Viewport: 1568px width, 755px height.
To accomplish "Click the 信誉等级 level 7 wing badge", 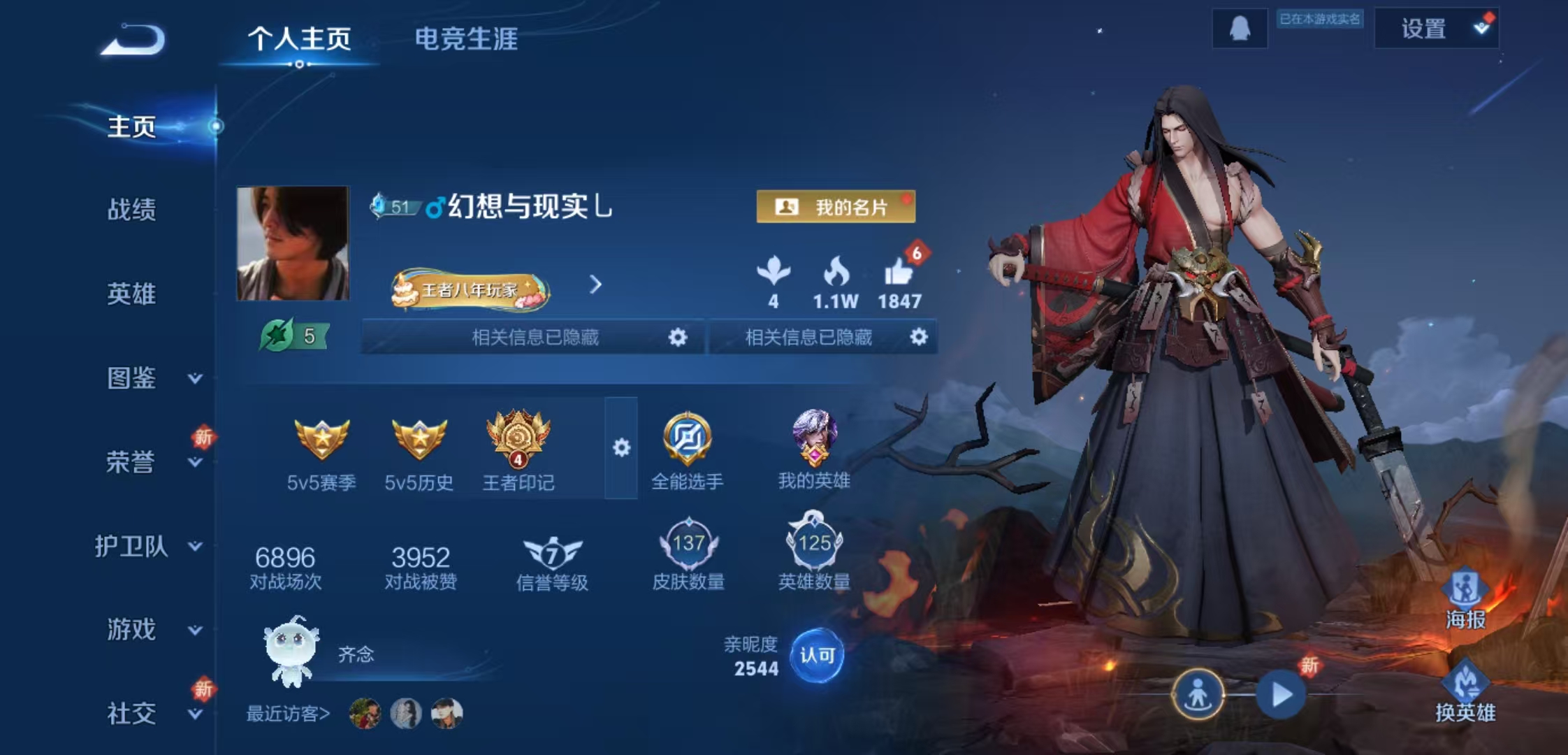I will point(552,552).
